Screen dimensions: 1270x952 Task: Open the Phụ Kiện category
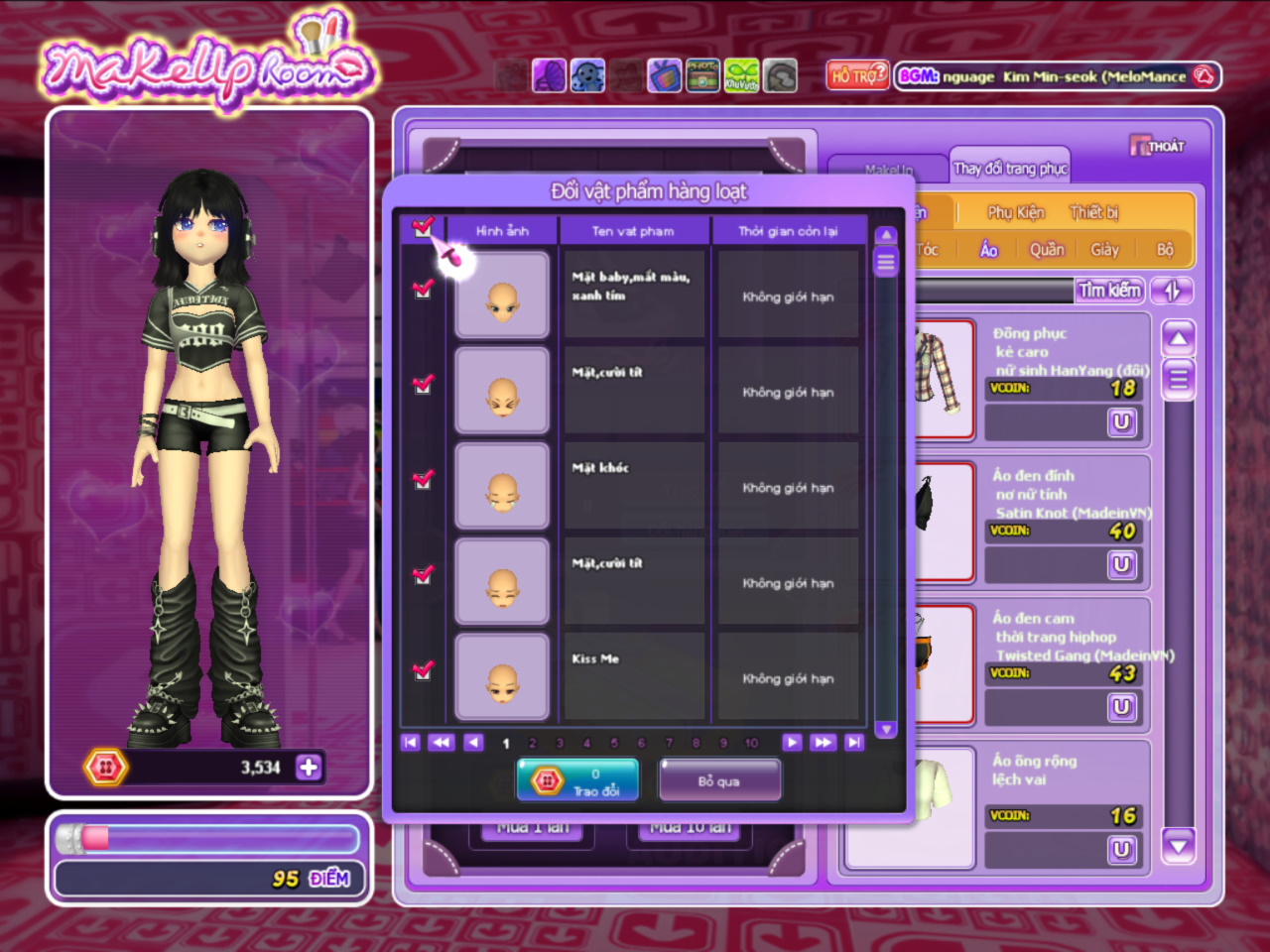pos(1015,212)
